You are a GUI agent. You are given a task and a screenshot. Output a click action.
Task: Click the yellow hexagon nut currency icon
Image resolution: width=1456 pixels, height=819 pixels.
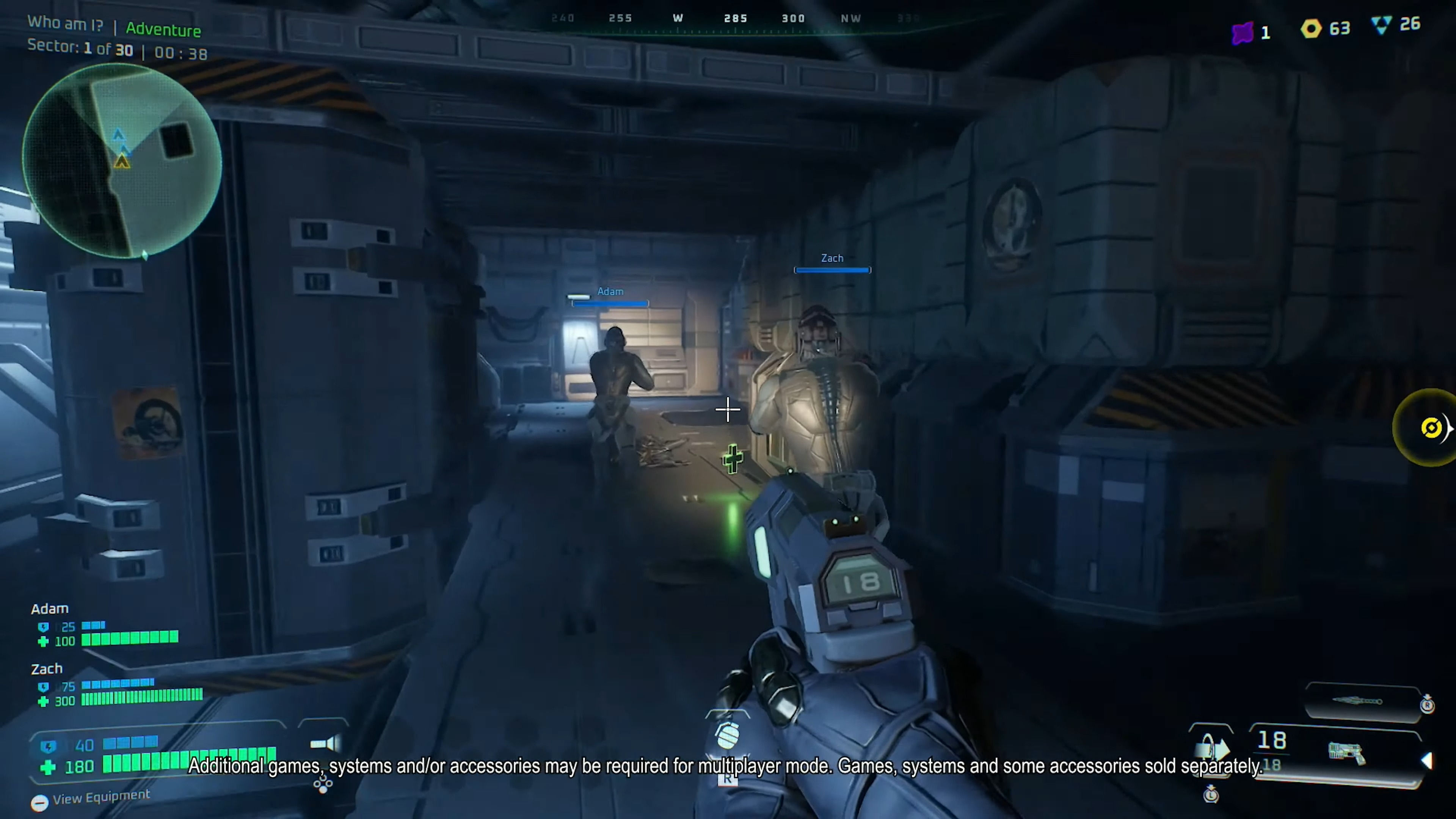[x=1311, y=29]
